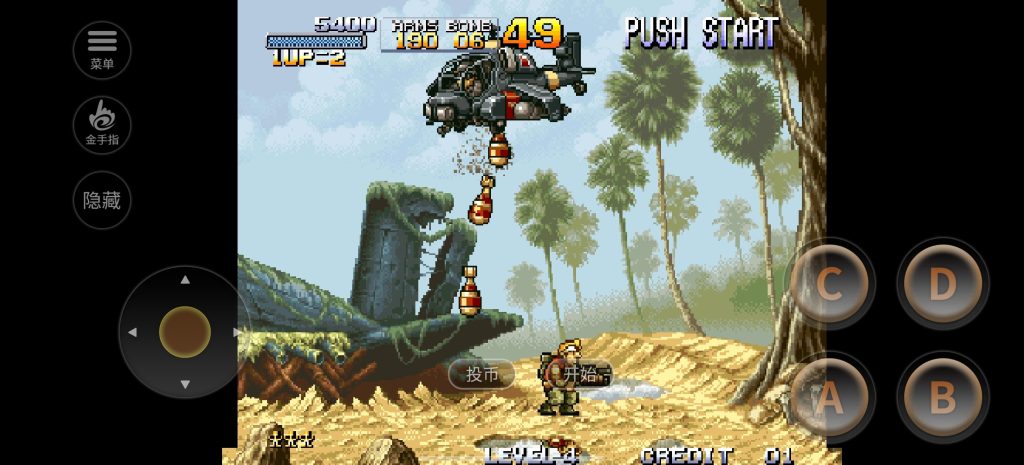Tap the virtual joystick center knob
The width and height of the screenshot is (1024, 465).
(x=185, y=332)
